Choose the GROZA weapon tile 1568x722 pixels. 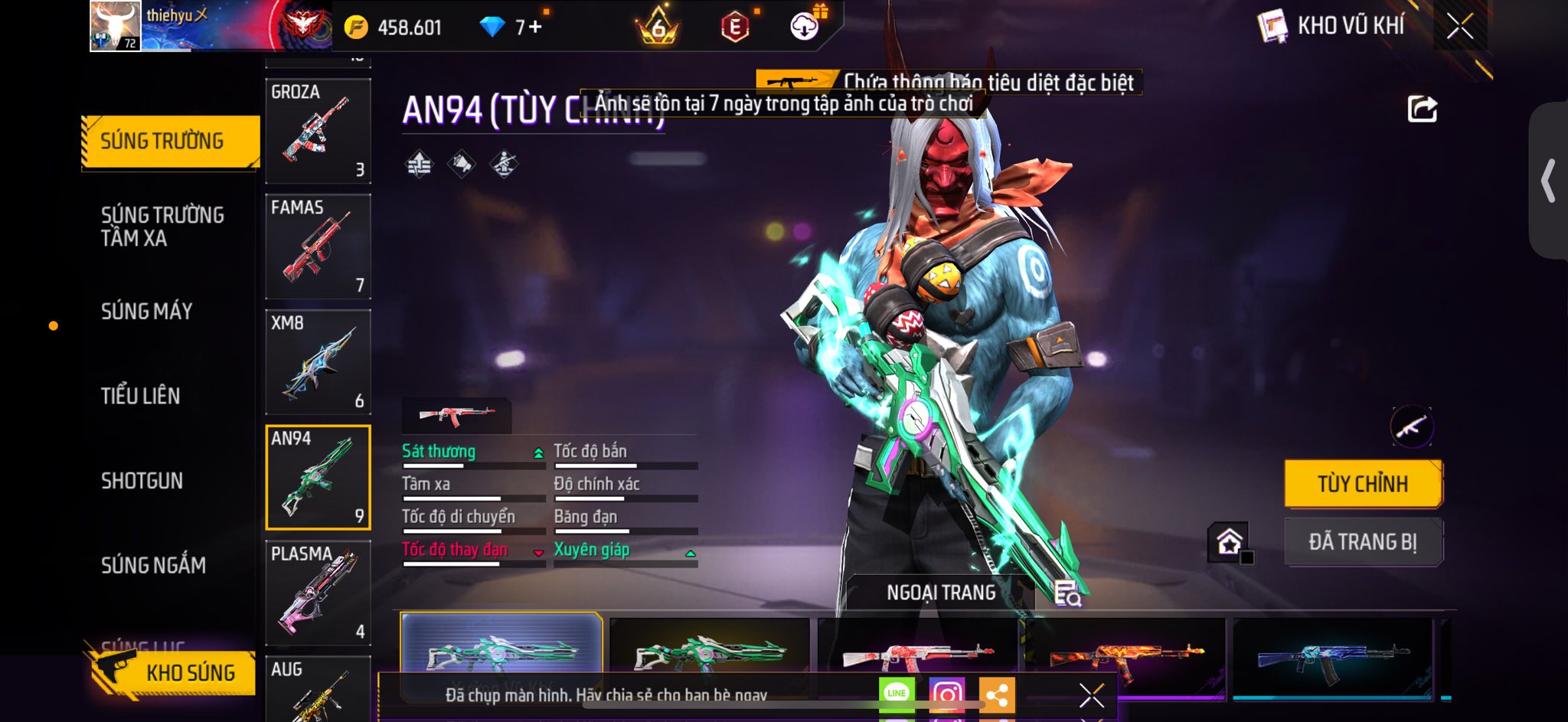pos(318,131)
